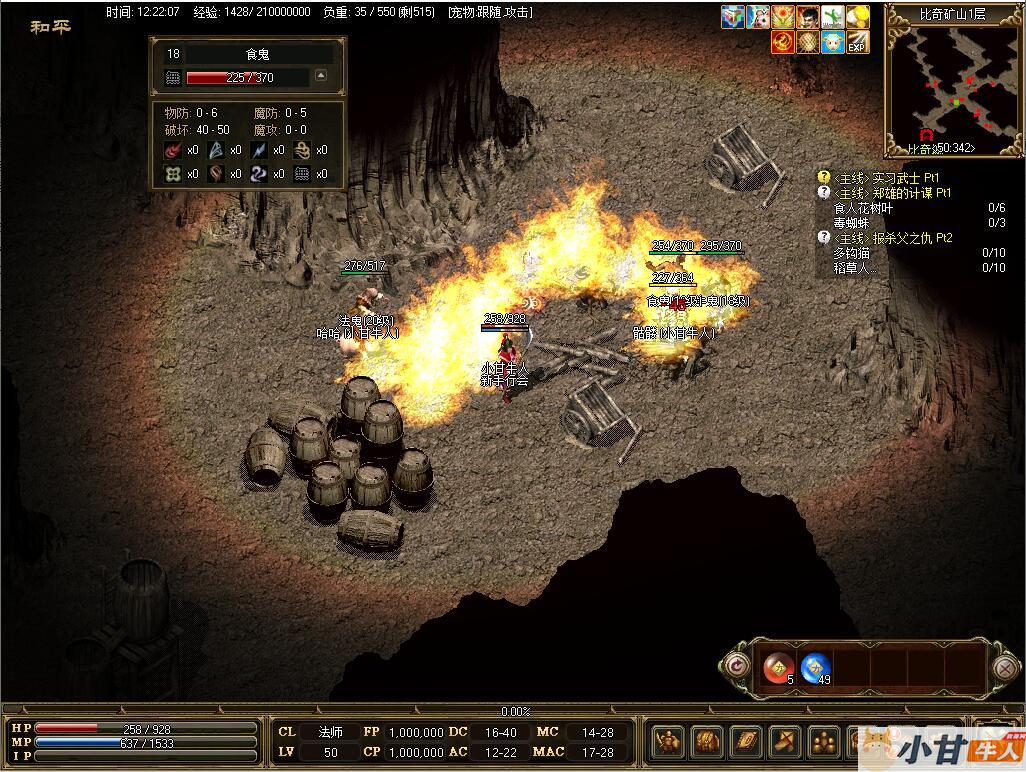This screenshot has height=772, width=1026.
Task: Open the group members menu button
Action: (823, 741)
